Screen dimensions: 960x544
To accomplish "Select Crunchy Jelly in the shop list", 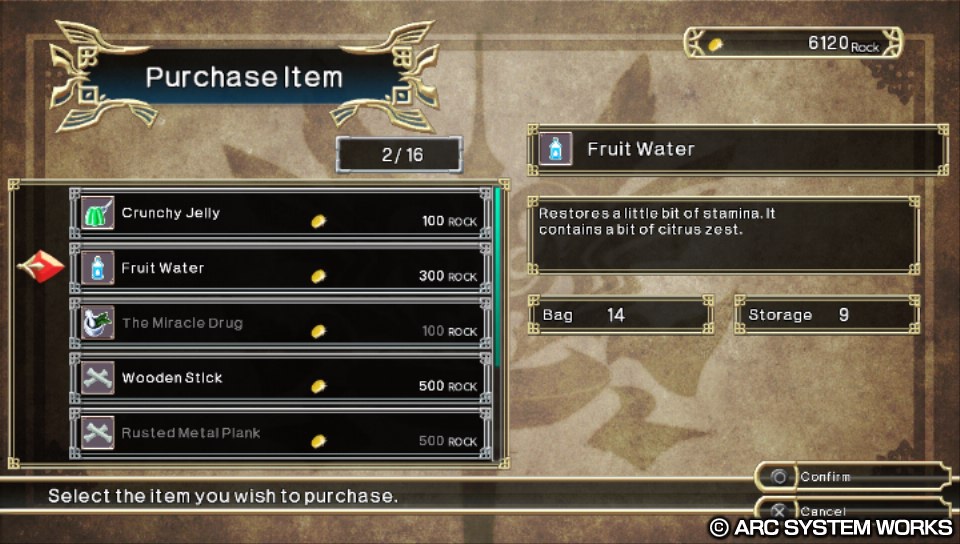I will click(280, 213).
